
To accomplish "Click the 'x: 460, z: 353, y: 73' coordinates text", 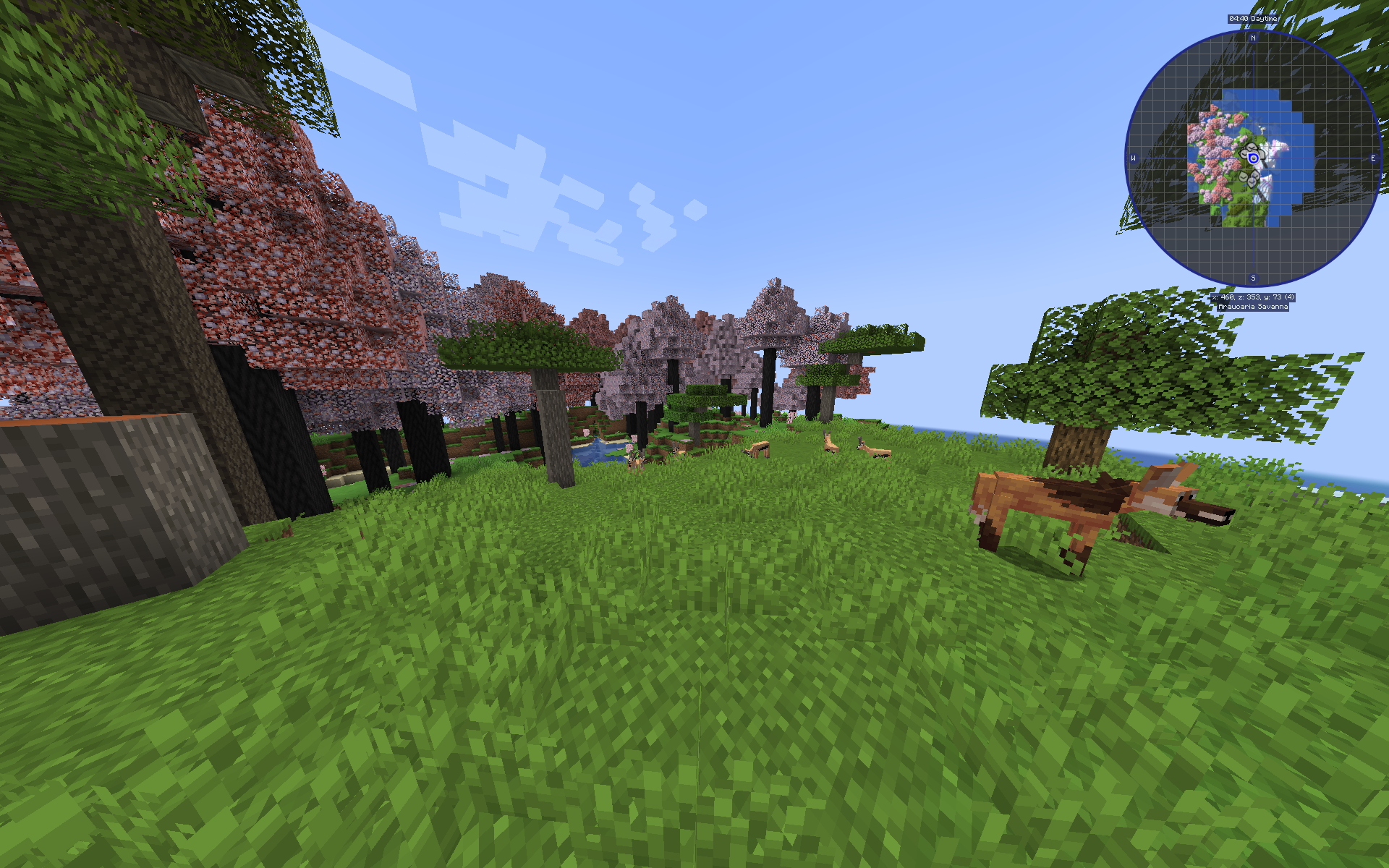I will point(1253,297).
